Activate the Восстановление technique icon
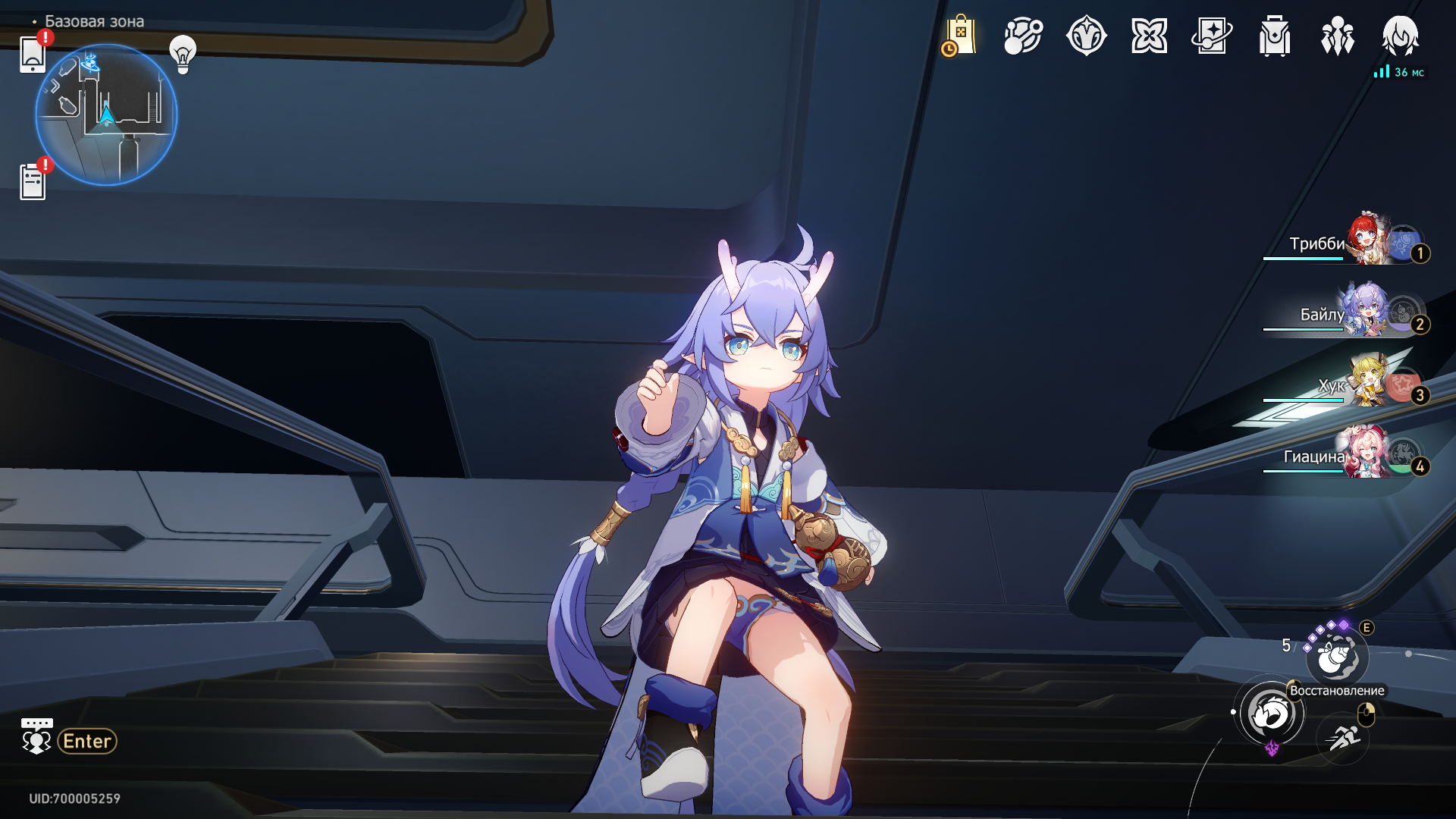The width and height of the screenshot is (1456, 819). coord(1337,657)
